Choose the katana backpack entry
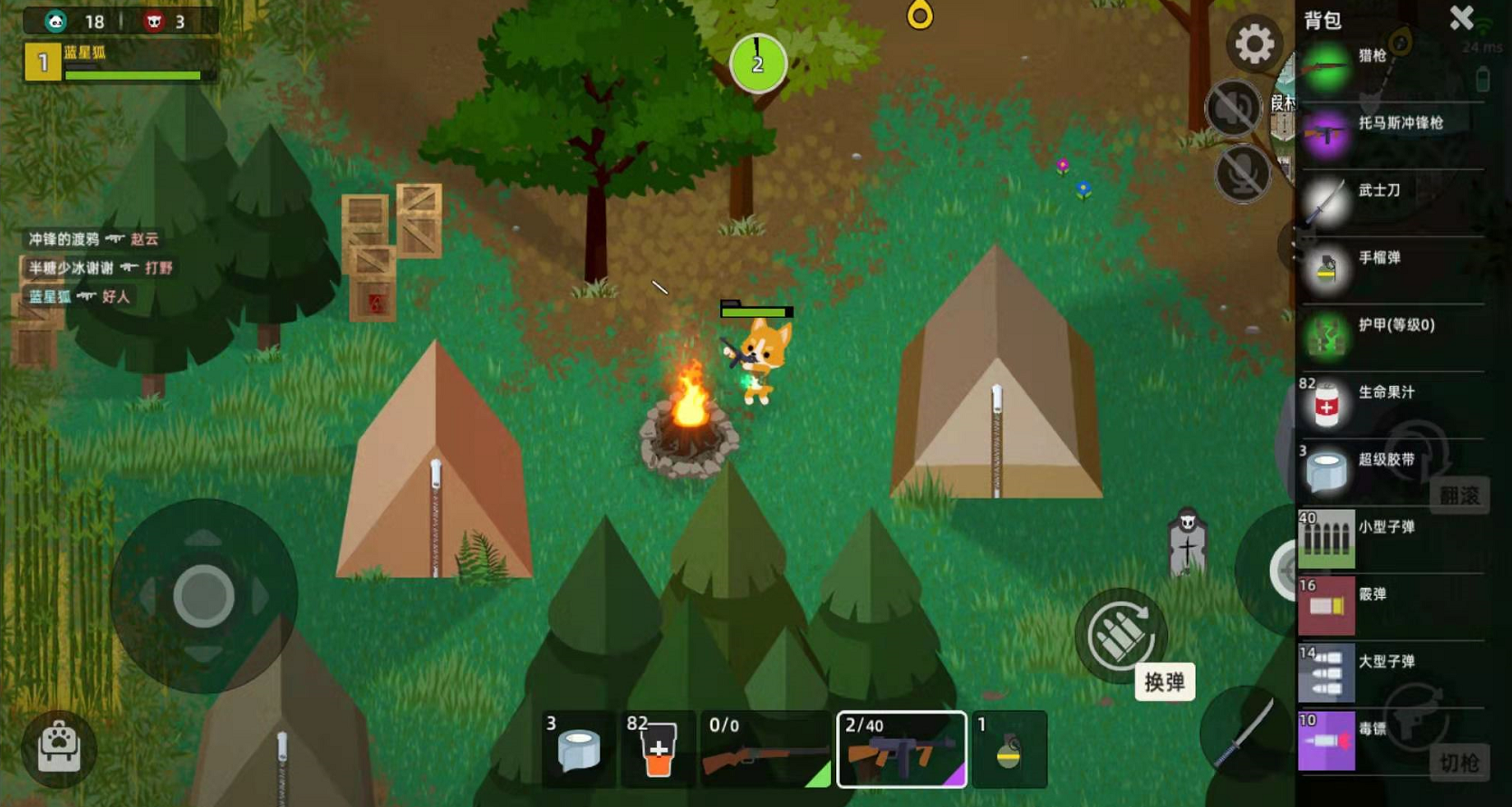 pos(1391,202)
